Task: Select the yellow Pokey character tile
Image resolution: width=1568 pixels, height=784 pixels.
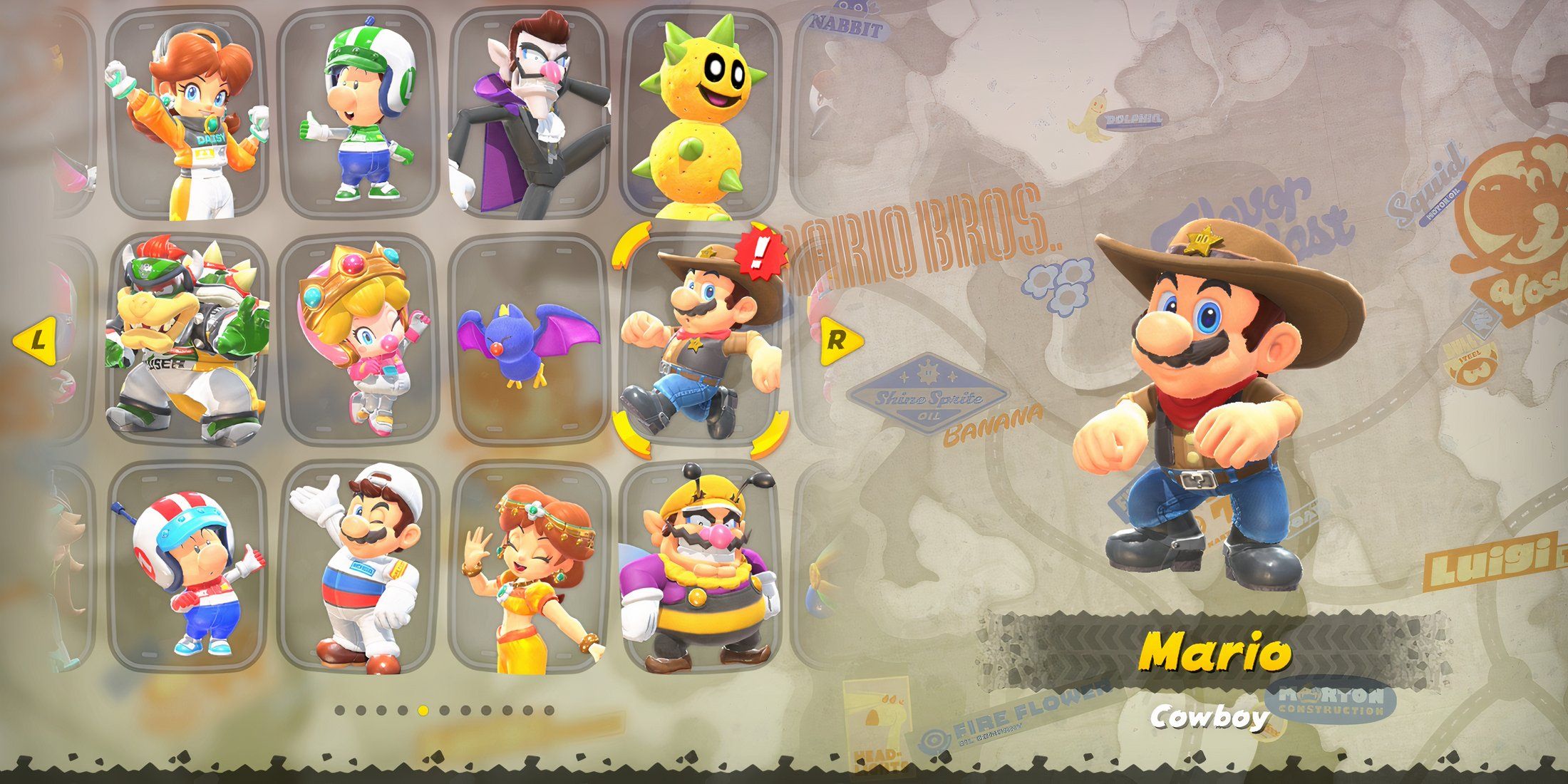Action: tap(701, 114)
